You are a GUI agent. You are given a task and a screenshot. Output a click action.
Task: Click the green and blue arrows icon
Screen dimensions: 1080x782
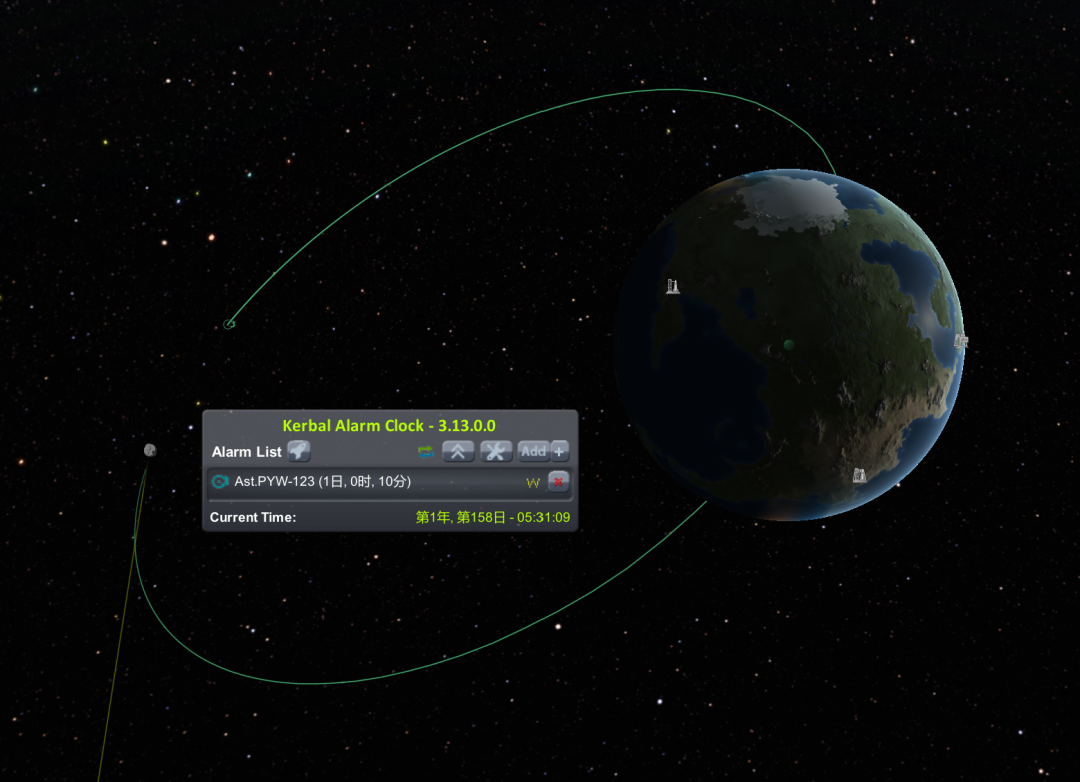point(426,452)
